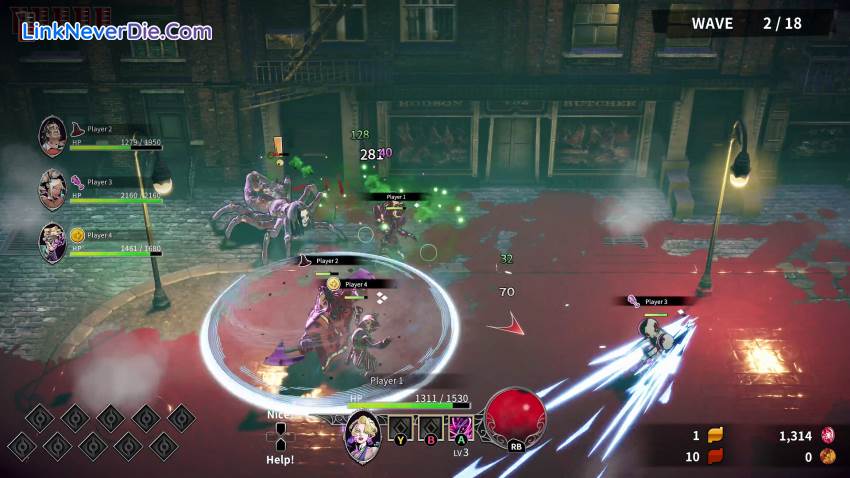This screenshot has height=478, width=850.
Task: Click Player 1's blonde character portrait
Action: [362, 436]
